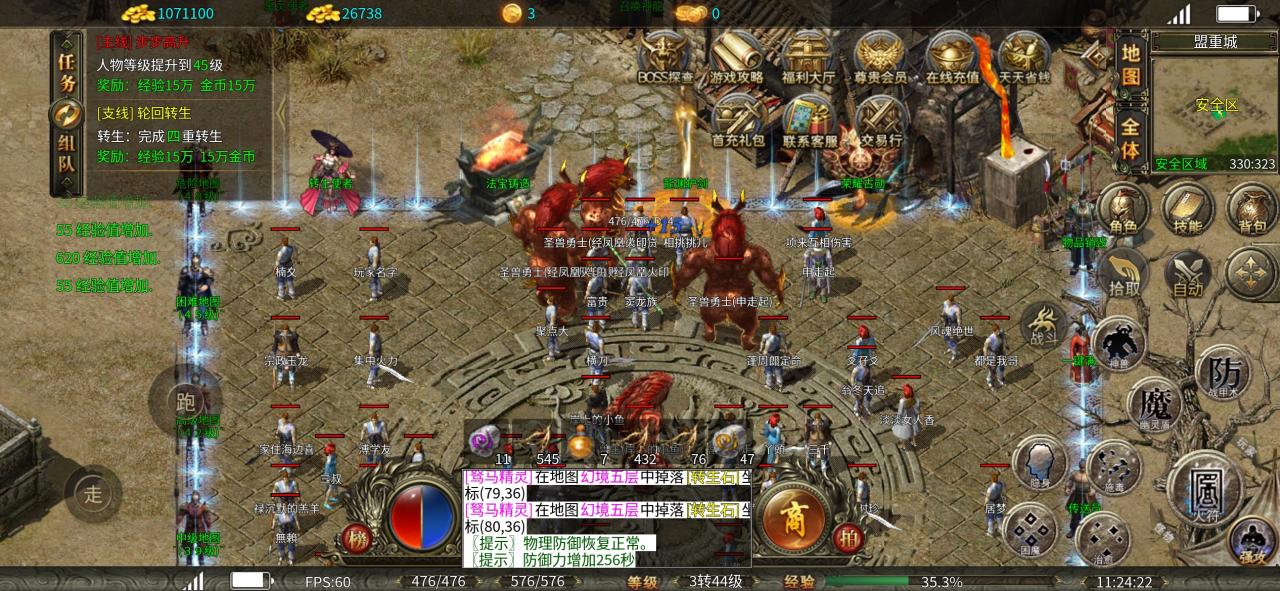Contact support via the 联系客服 icon
The image size is (1280, 591).
[809, 120]
